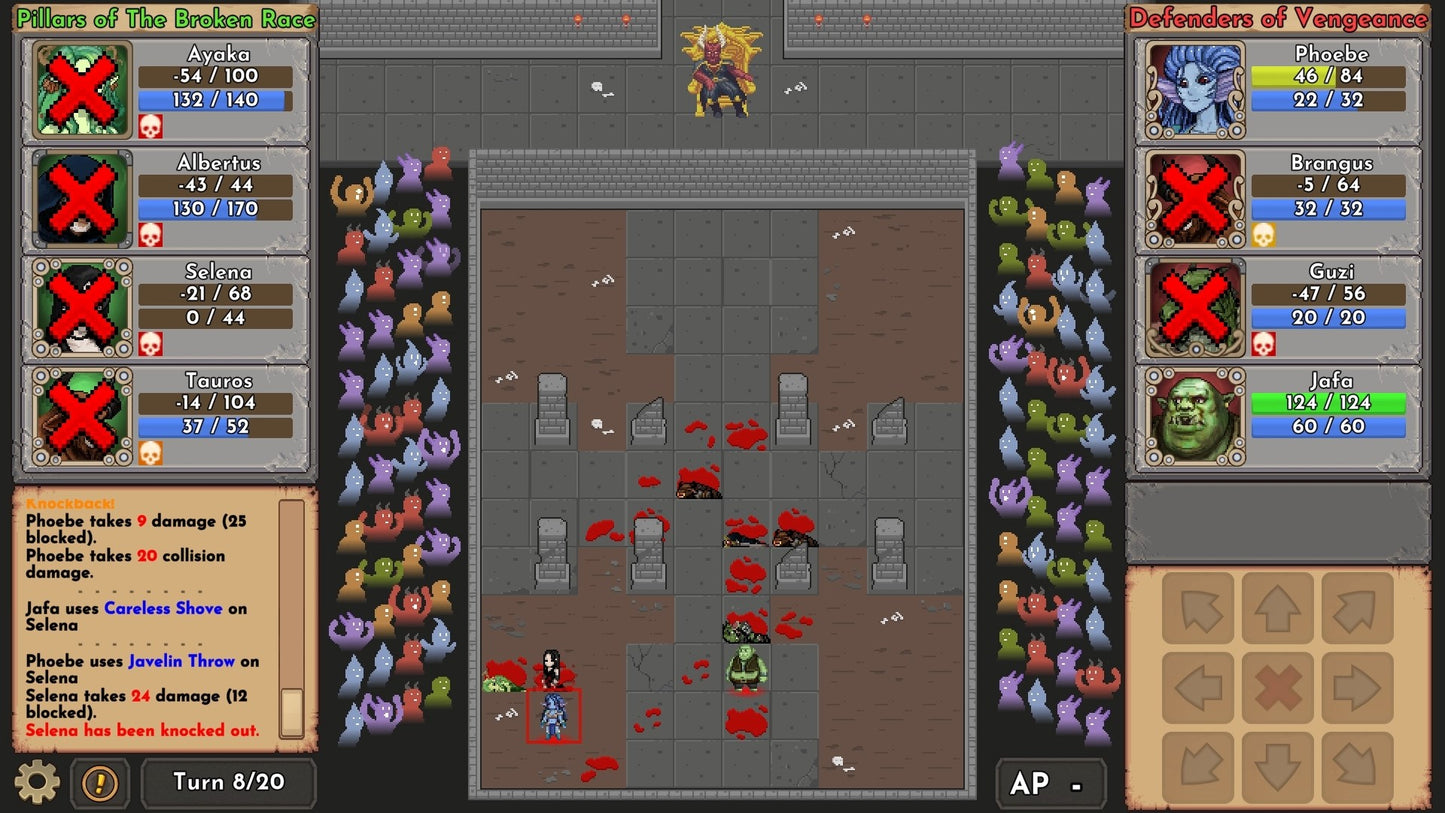Select the unit highlighted by the red square
The height and width of the screenshot is (813, 1445).
click(556, 716)
